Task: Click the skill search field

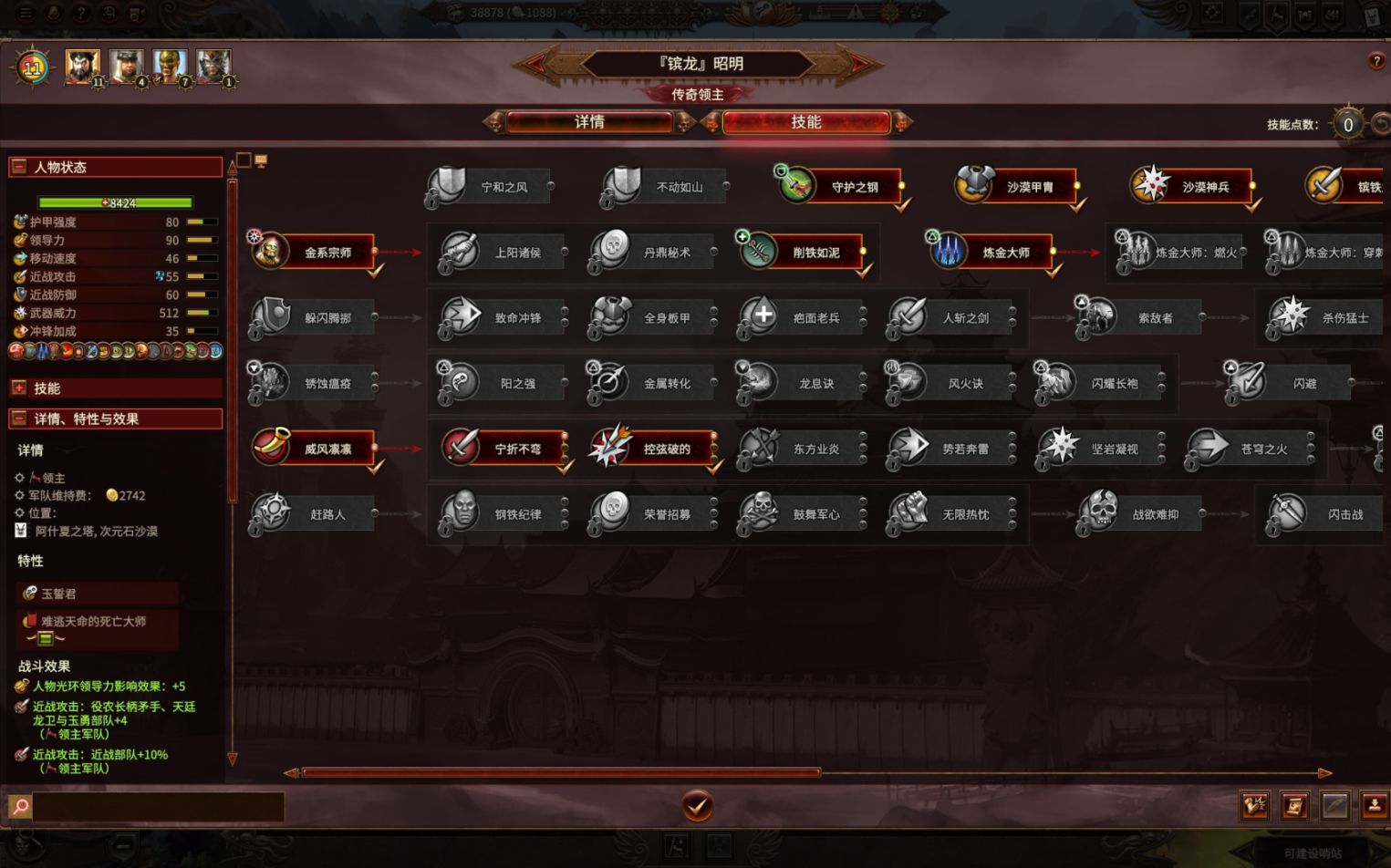Action: (x=158, y=806)
